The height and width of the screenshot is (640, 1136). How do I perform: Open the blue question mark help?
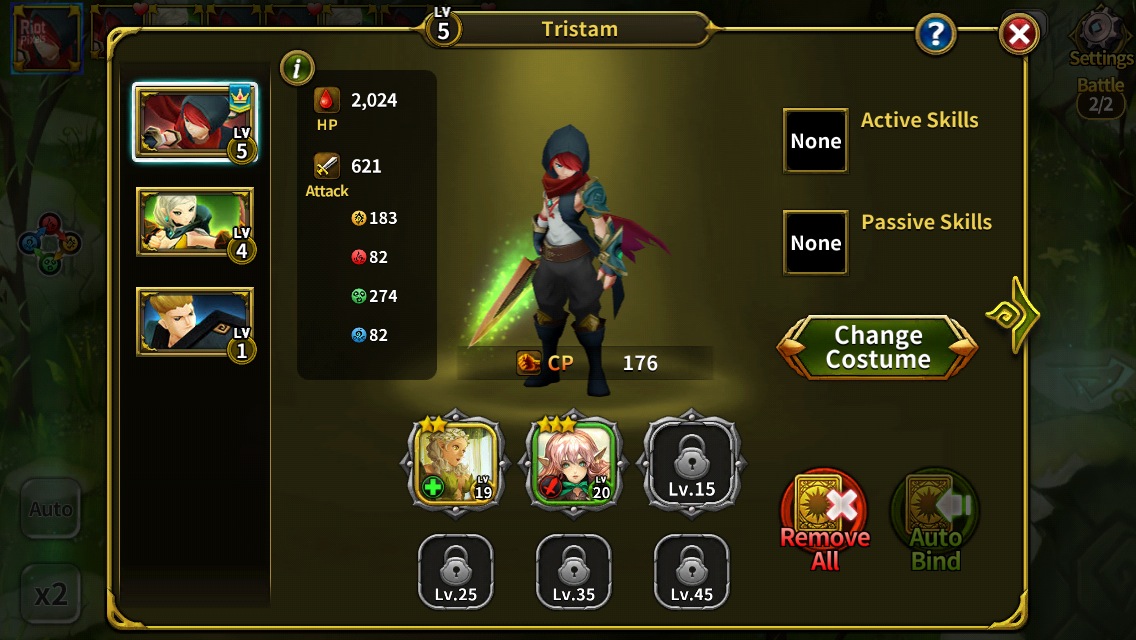[936, 36]
